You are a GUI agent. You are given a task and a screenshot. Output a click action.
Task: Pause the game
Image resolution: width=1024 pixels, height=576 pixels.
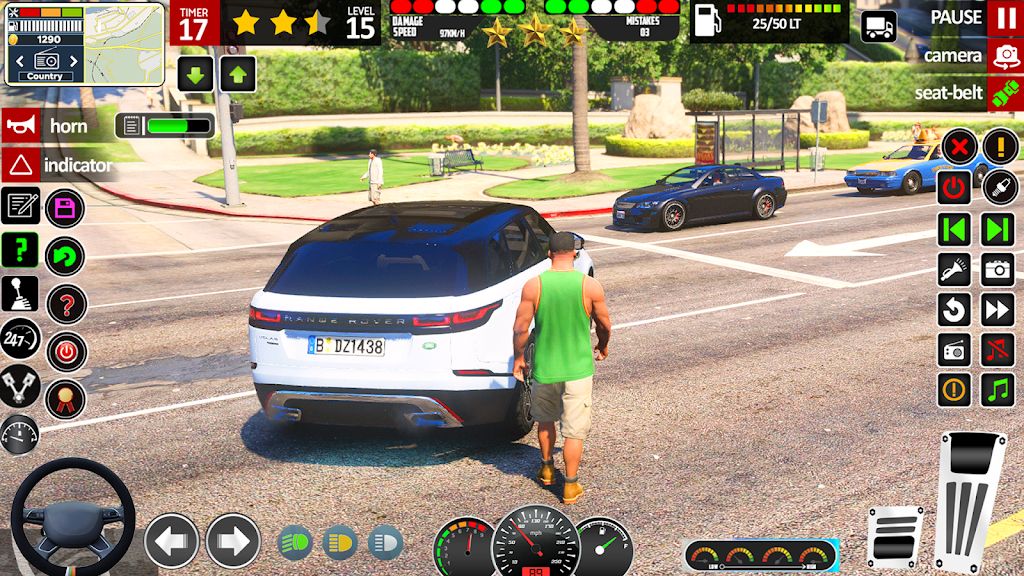point(1004,18)
